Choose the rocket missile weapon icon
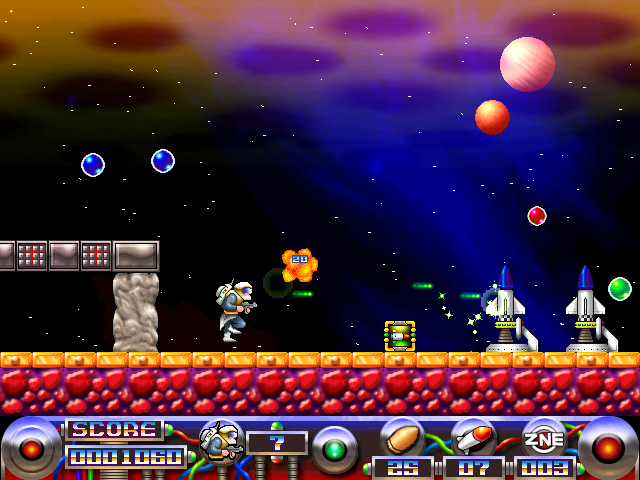Image resolution: width=640 pixels, height=480 pixels. (473, 437)
